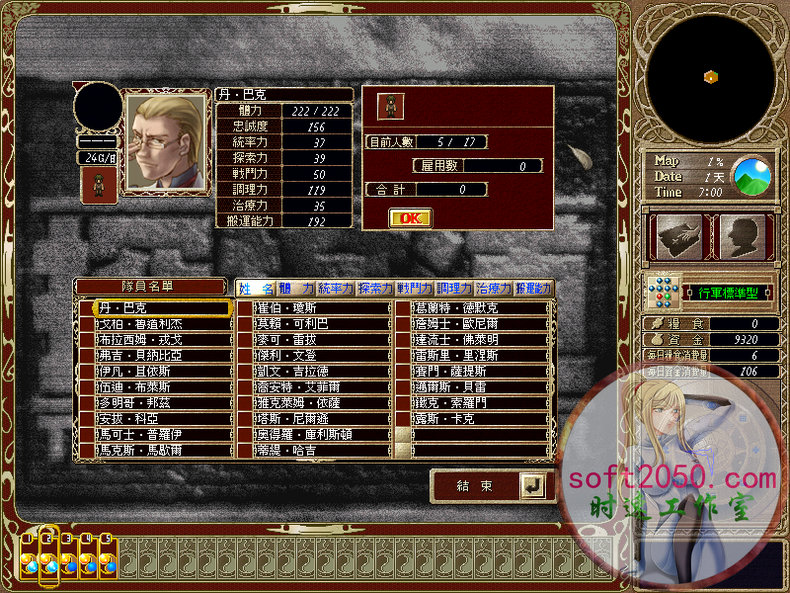Click the circular minimap
The height and width of the screenshot is (593, 790).
(x=708, y=77)
